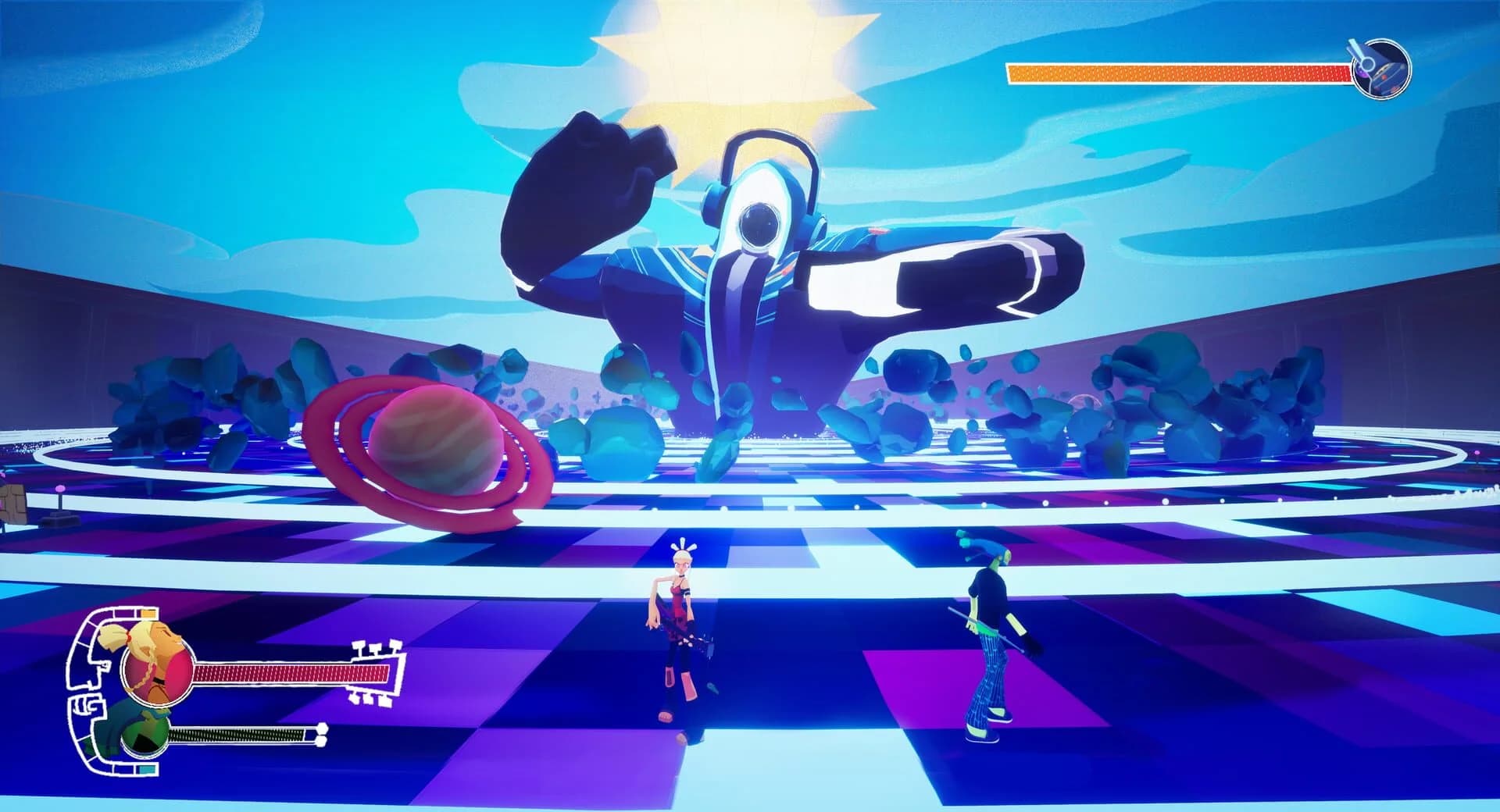Screen dimensions: 1500x812
Task: Click the tuning-peg icon ending Zuke's health bar
Action: [322, 732]
